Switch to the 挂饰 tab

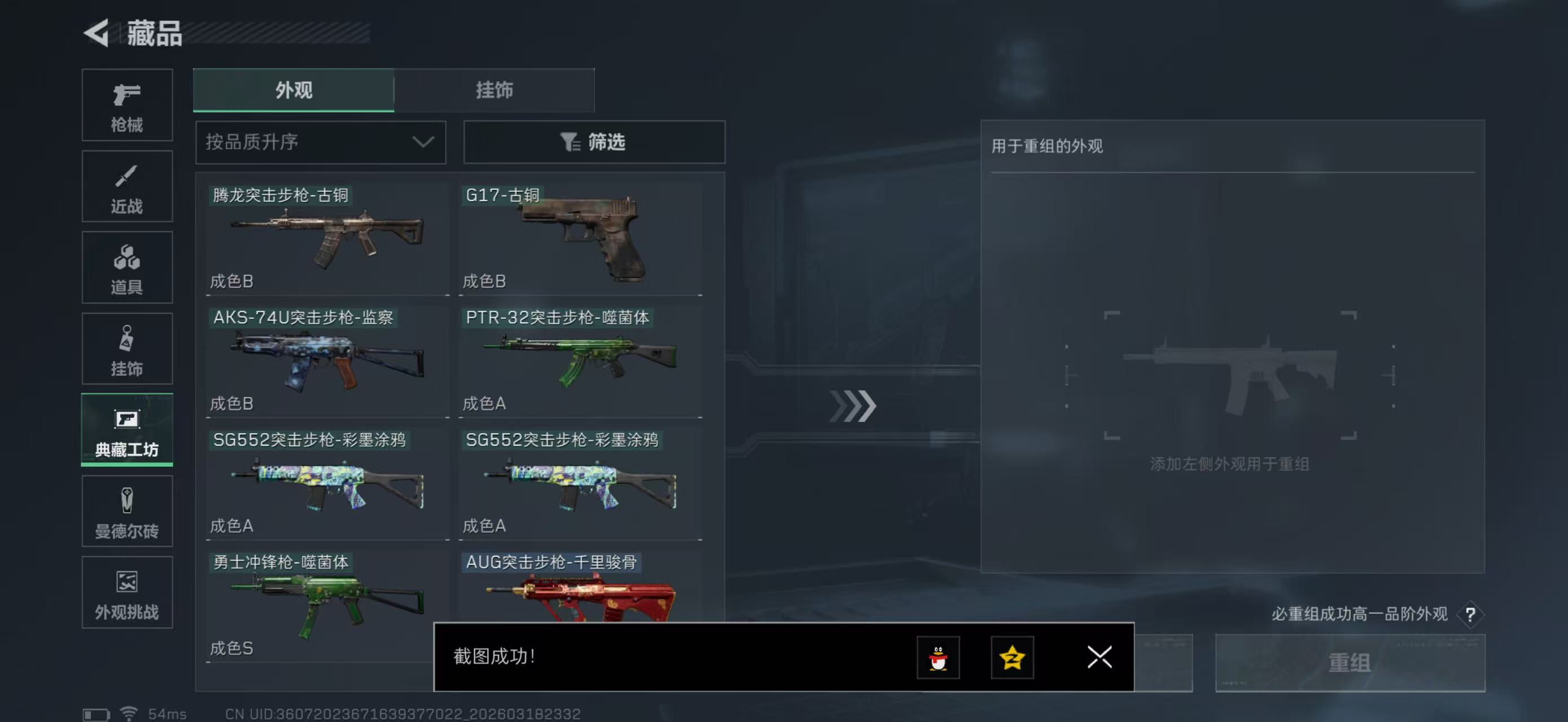click(494, 90)
